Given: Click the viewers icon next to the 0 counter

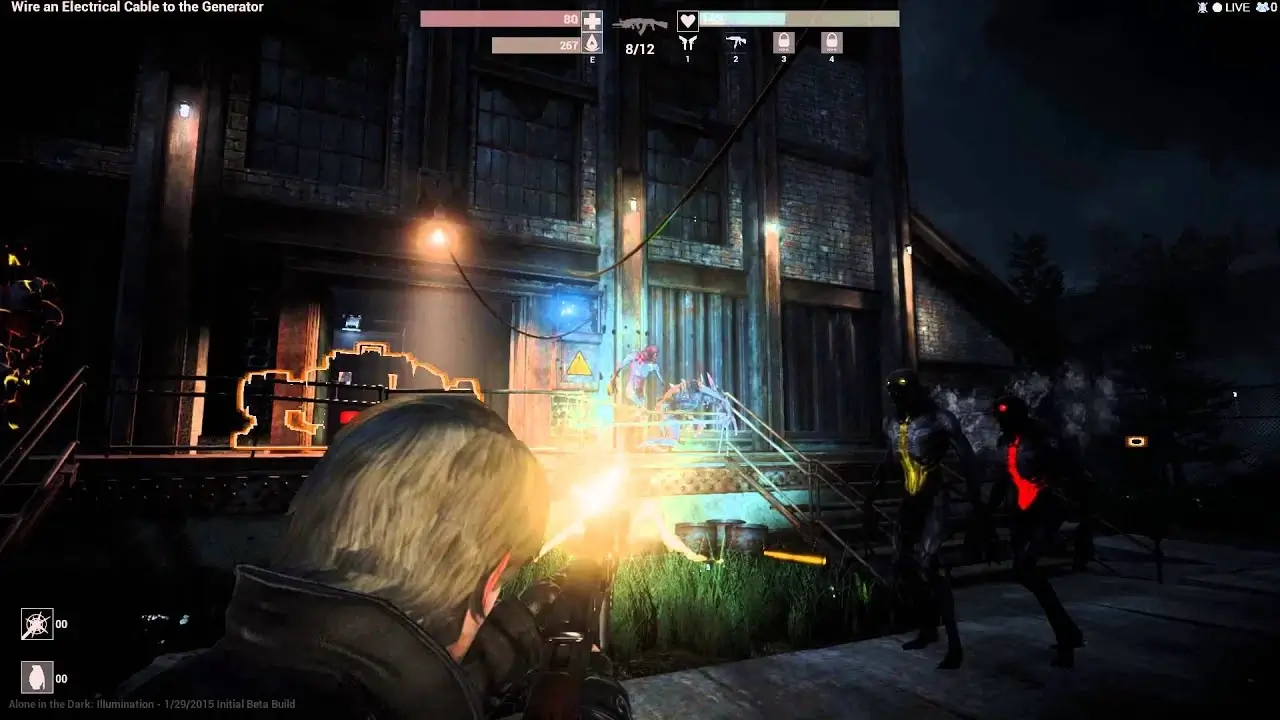Looking at the screenshot, I should tap(1261, 8).
